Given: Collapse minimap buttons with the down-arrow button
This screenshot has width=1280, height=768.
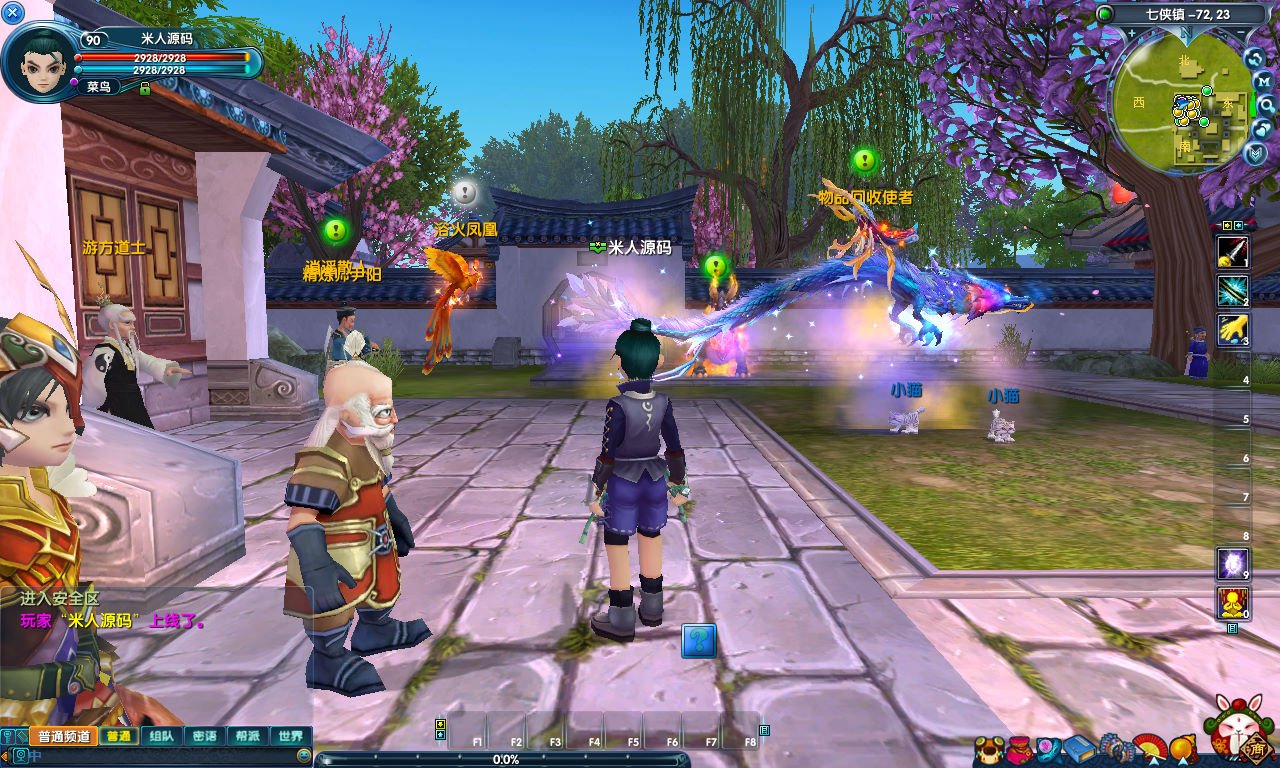Looking at the screenshot, I should point(1257,153).
